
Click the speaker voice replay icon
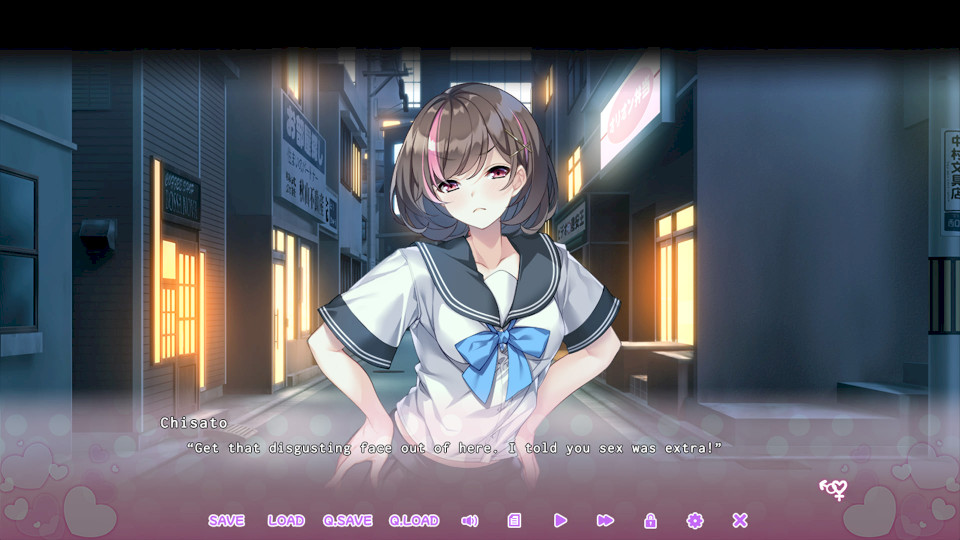coord(469,520)
